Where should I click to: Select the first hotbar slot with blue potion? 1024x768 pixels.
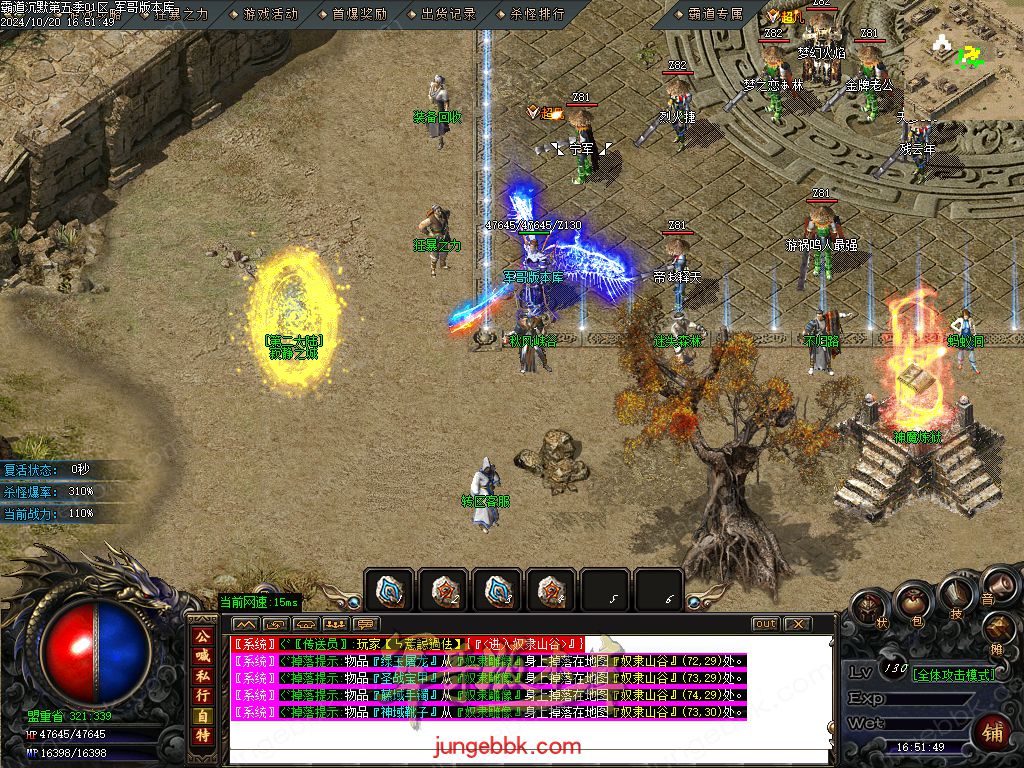point(388,591)
